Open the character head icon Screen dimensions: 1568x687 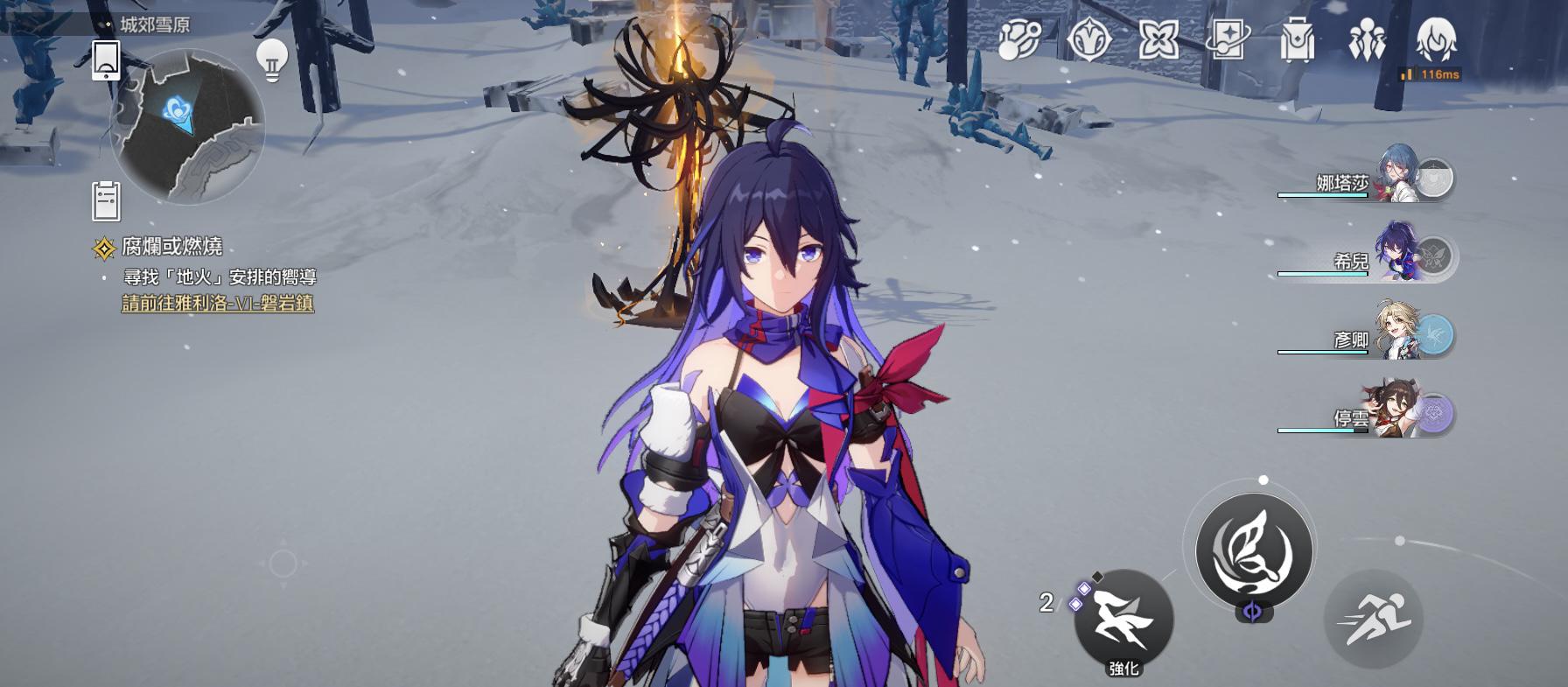tap(1436, 40)
